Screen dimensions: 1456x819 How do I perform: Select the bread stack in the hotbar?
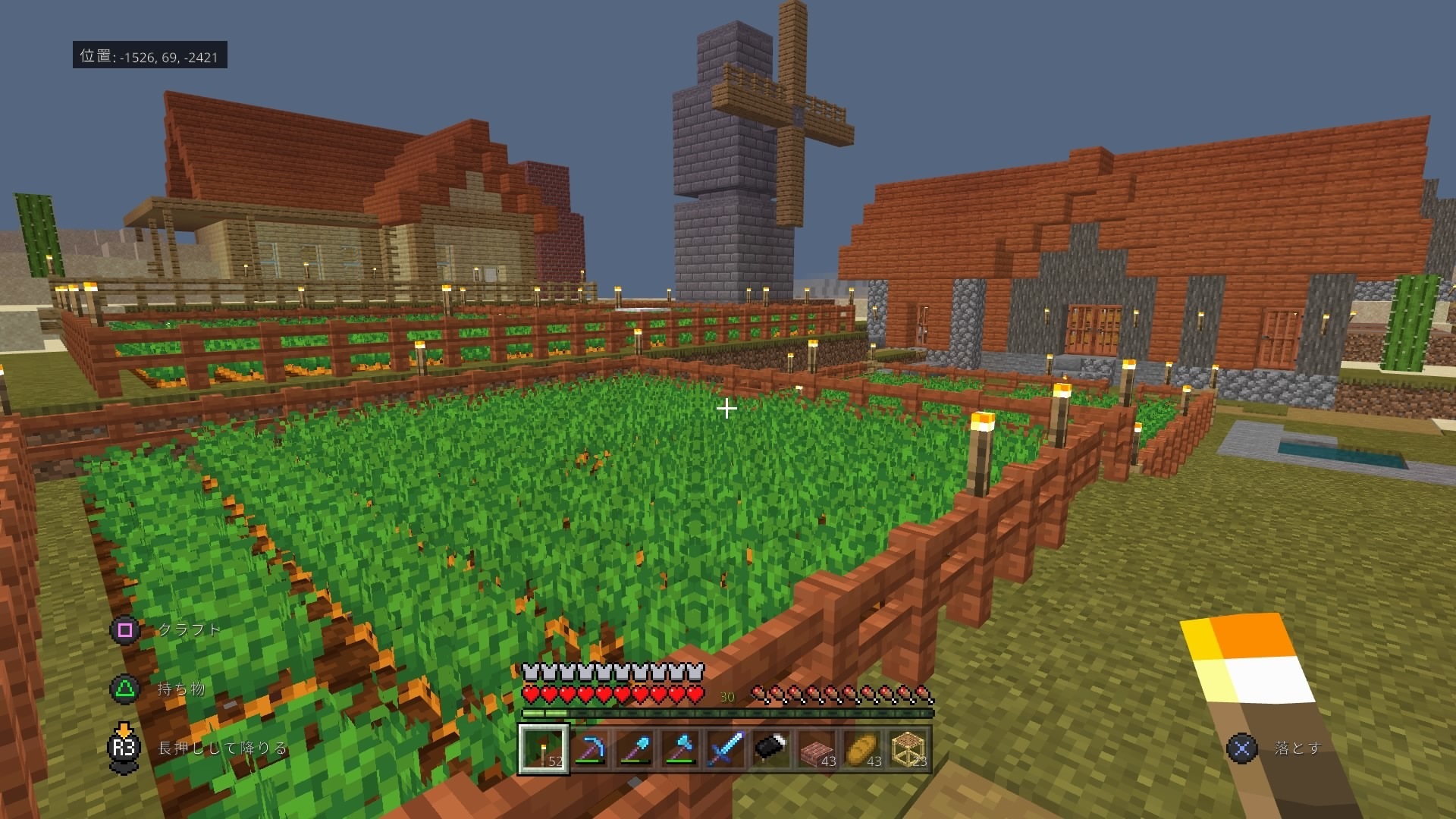click(862, 748)
